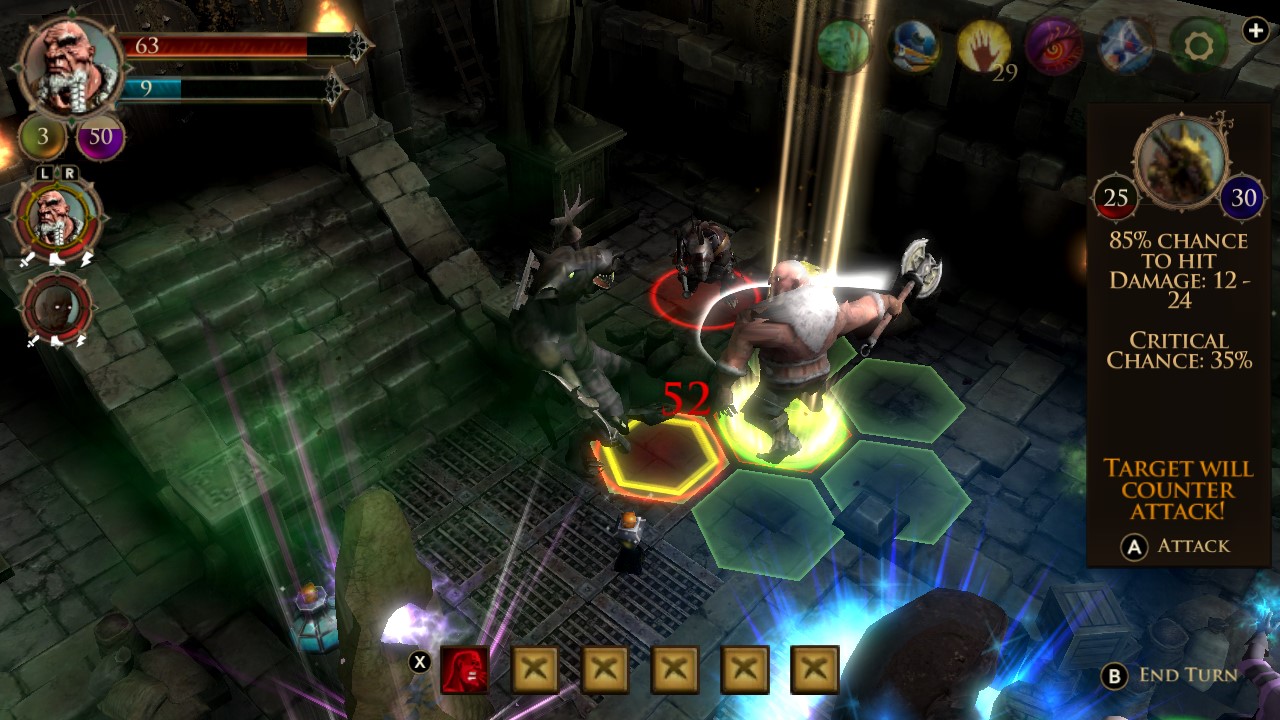
Task: Click the yellow highlighted hex near the lizard enemy
Action: tap(655, 457)
